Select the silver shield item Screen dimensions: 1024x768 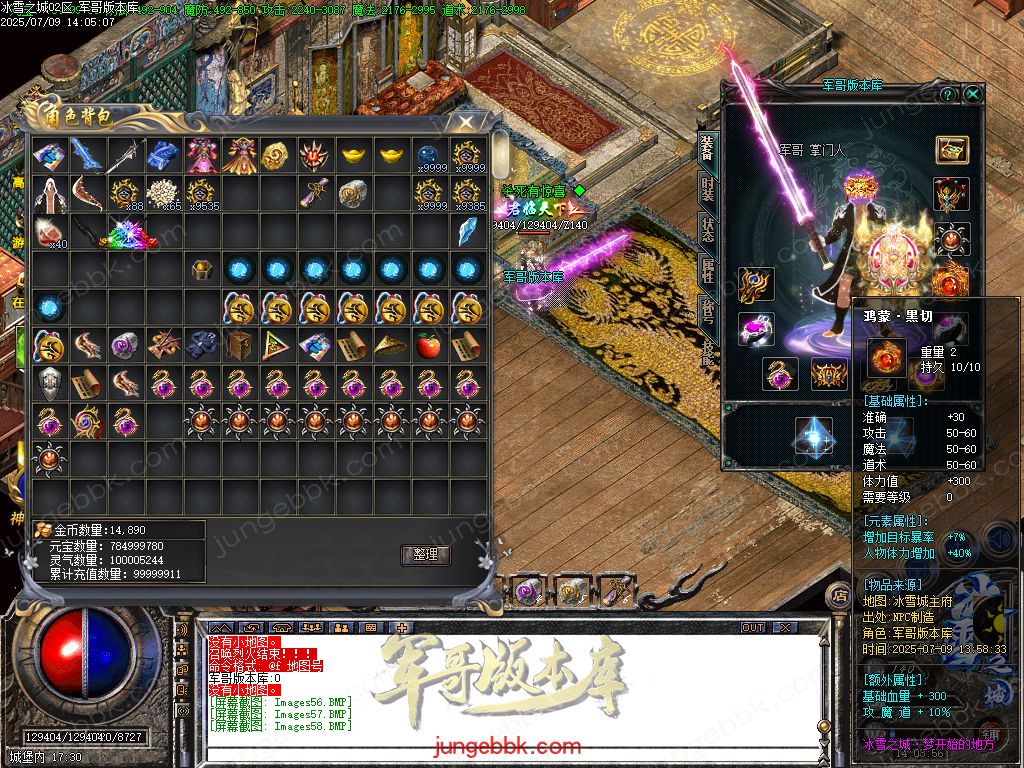pyautogui.click(x=49, y=383)
